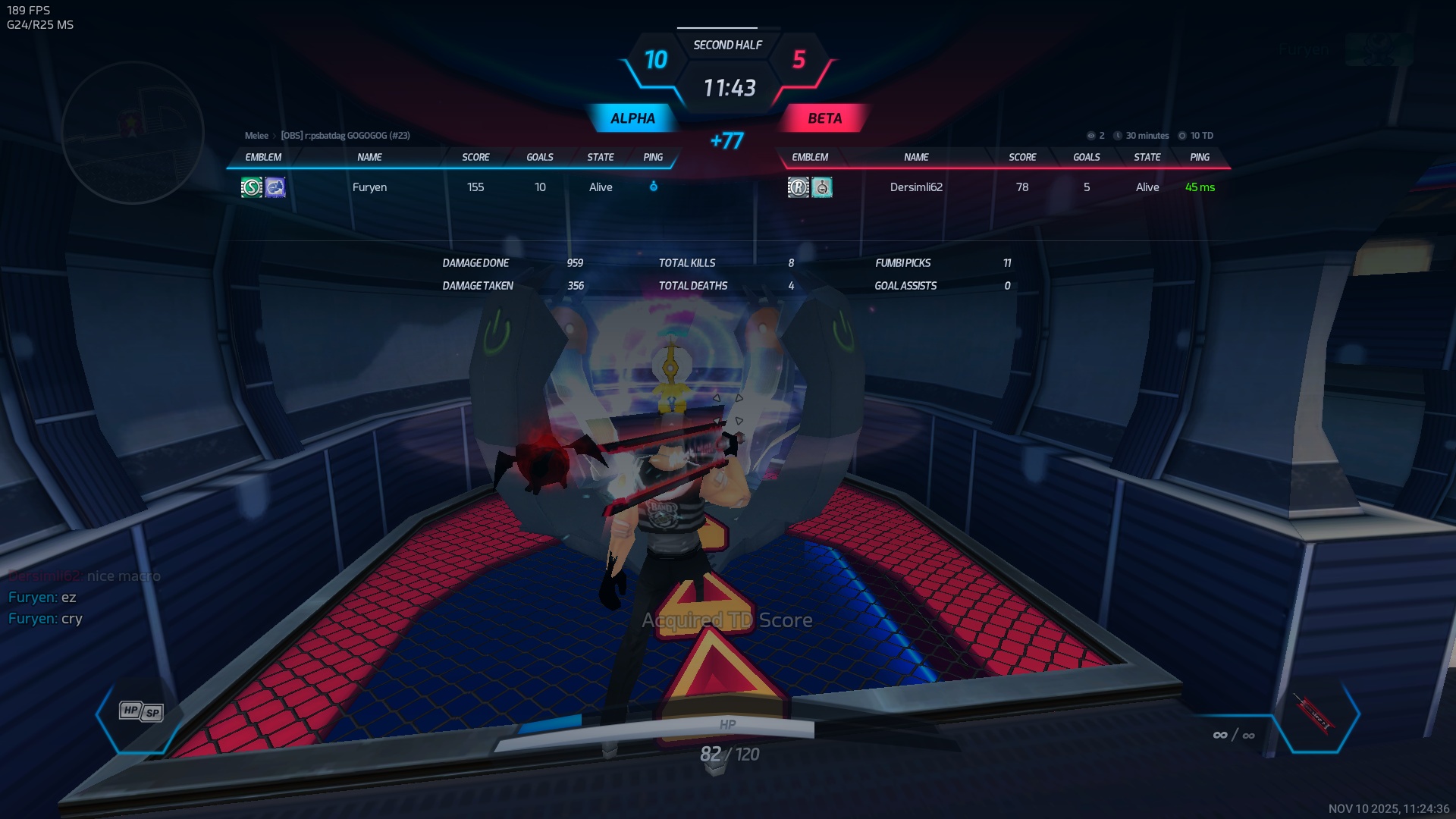Click the BETA team banner
Screen dimensions: 1456x819
824,118
